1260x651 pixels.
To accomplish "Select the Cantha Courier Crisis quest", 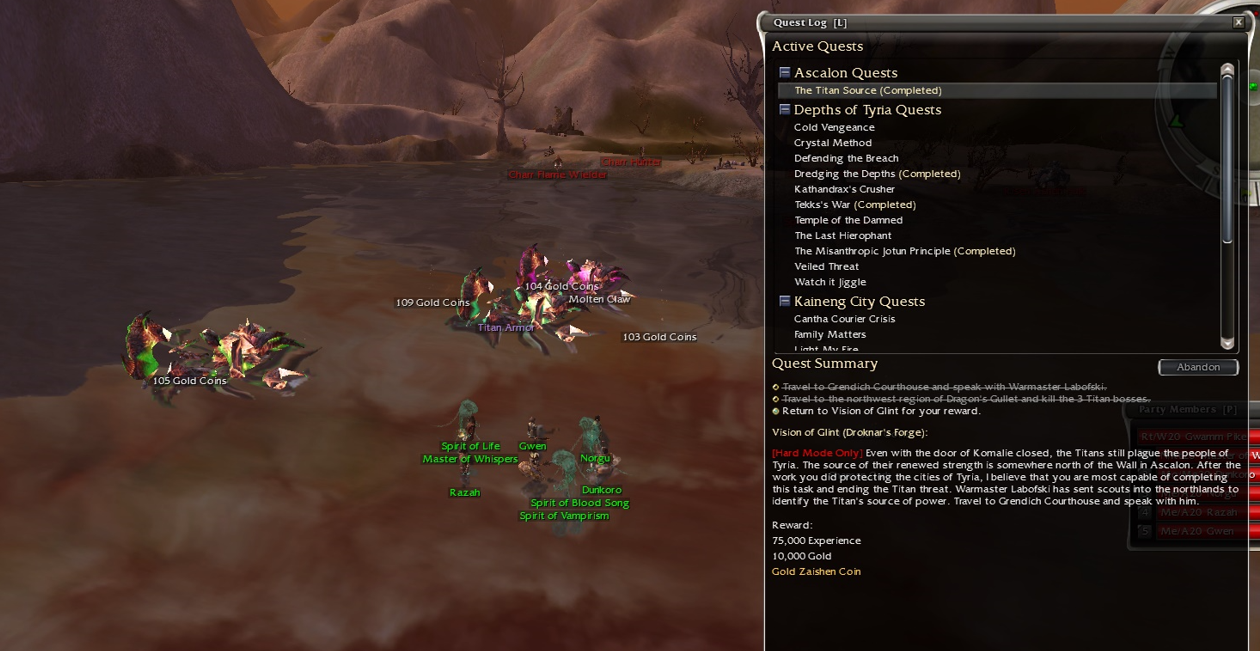I will coord(844,319).
